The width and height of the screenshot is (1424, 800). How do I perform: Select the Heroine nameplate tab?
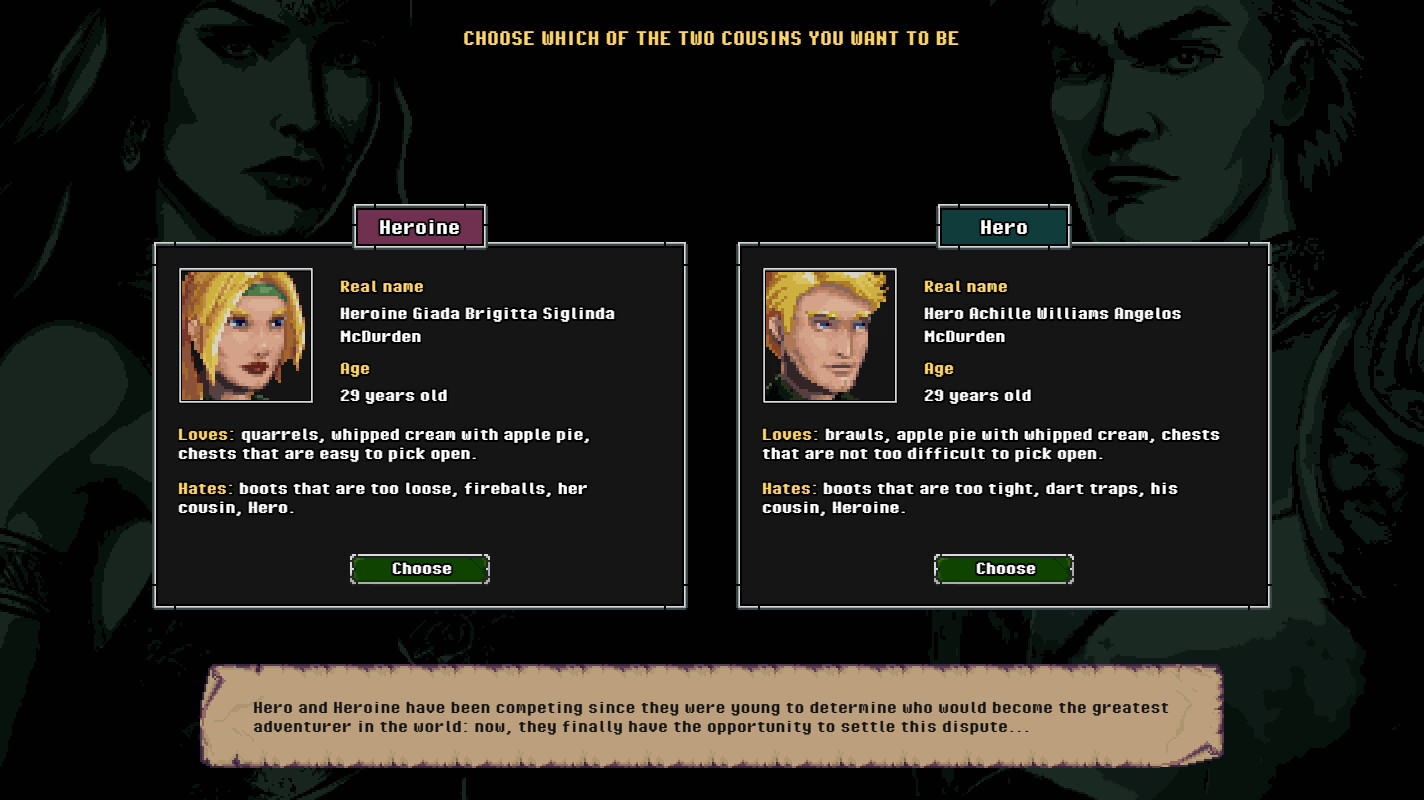pos(420,227)
